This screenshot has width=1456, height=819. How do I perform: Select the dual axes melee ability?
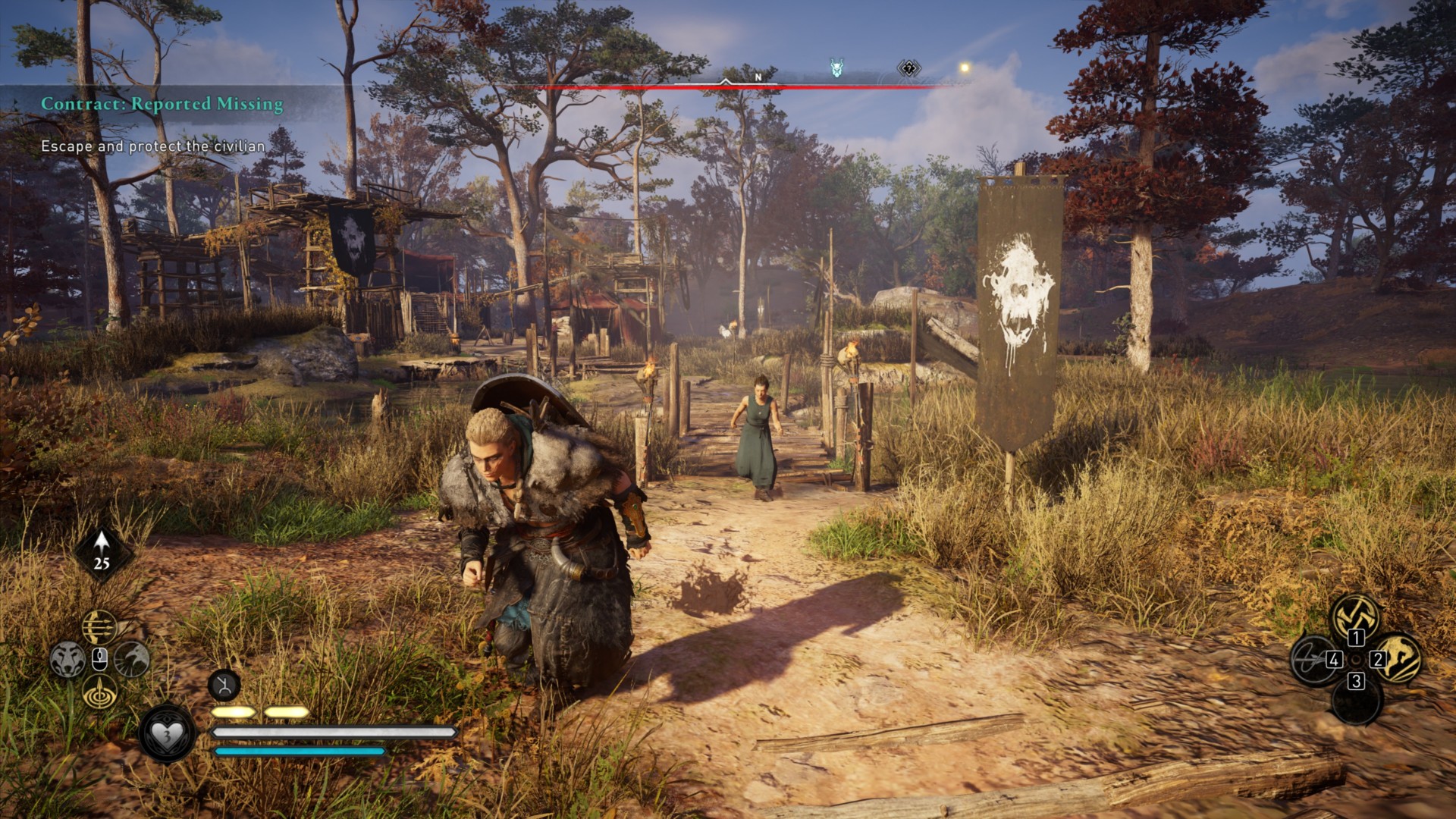1355,615
